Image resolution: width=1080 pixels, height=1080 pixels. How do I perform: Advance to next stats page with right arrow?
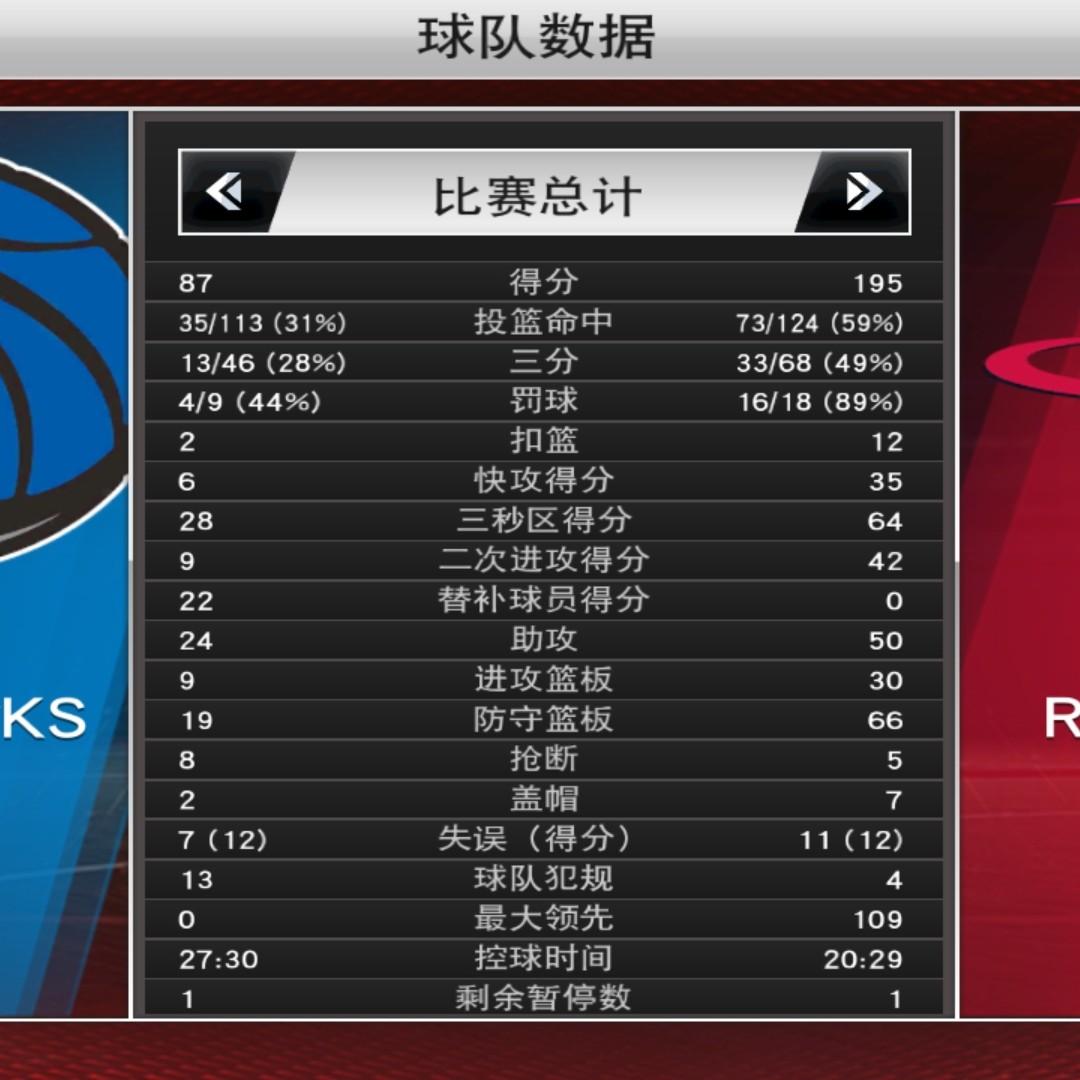point(862,192)
